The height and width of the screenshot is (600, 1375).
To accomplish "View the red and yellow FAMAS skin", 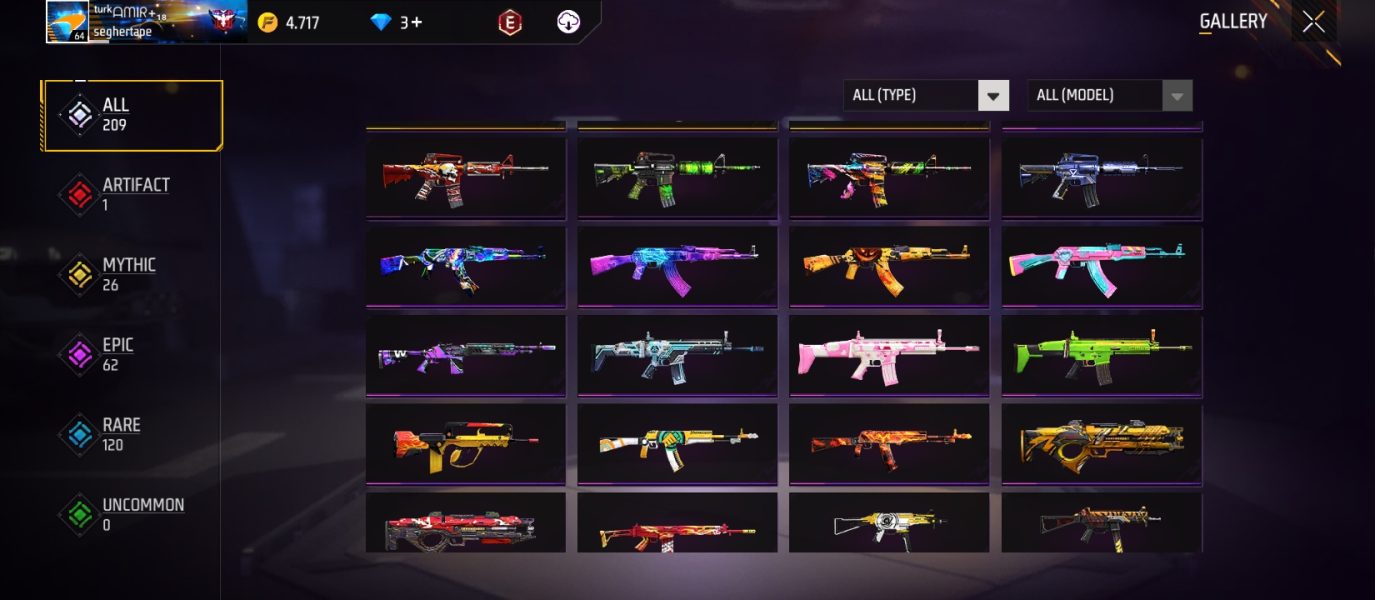I will [465, 444].
